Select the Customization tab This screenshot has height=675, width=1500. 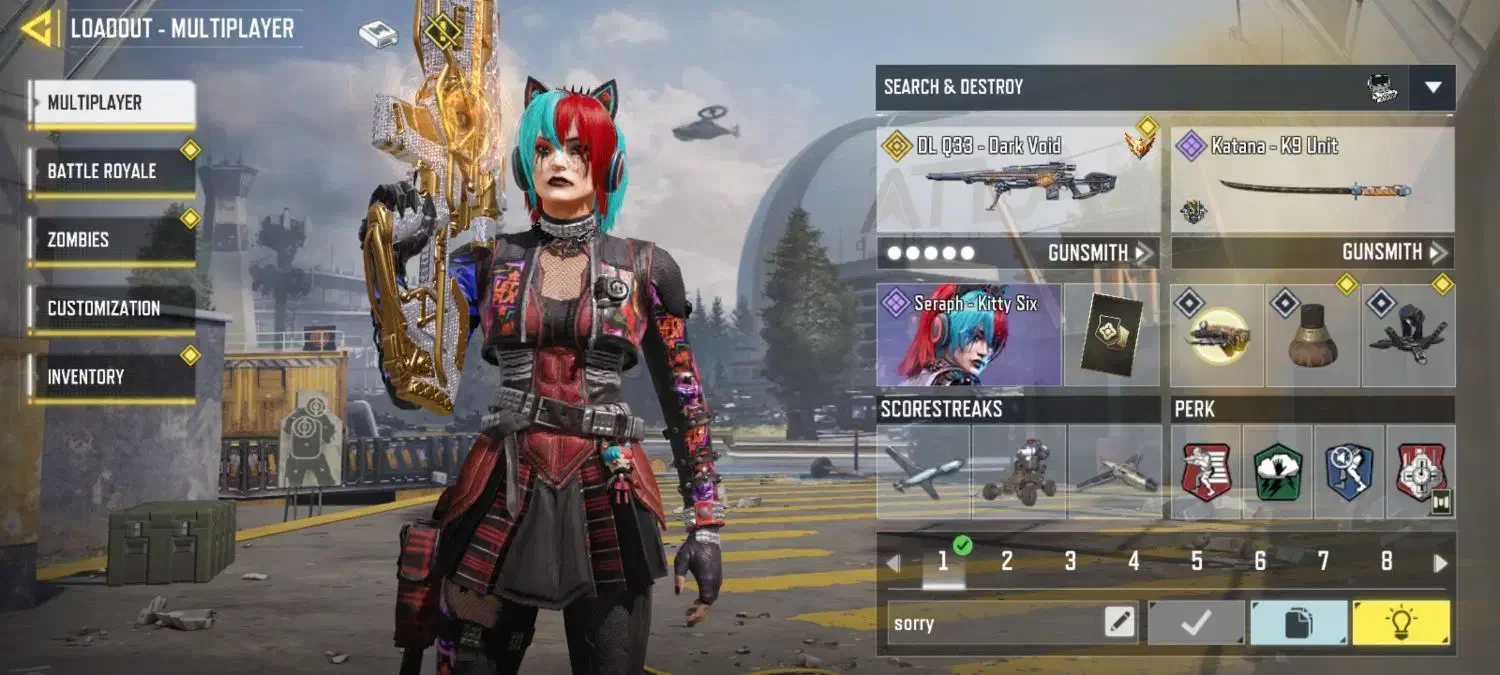coord(112,308)
